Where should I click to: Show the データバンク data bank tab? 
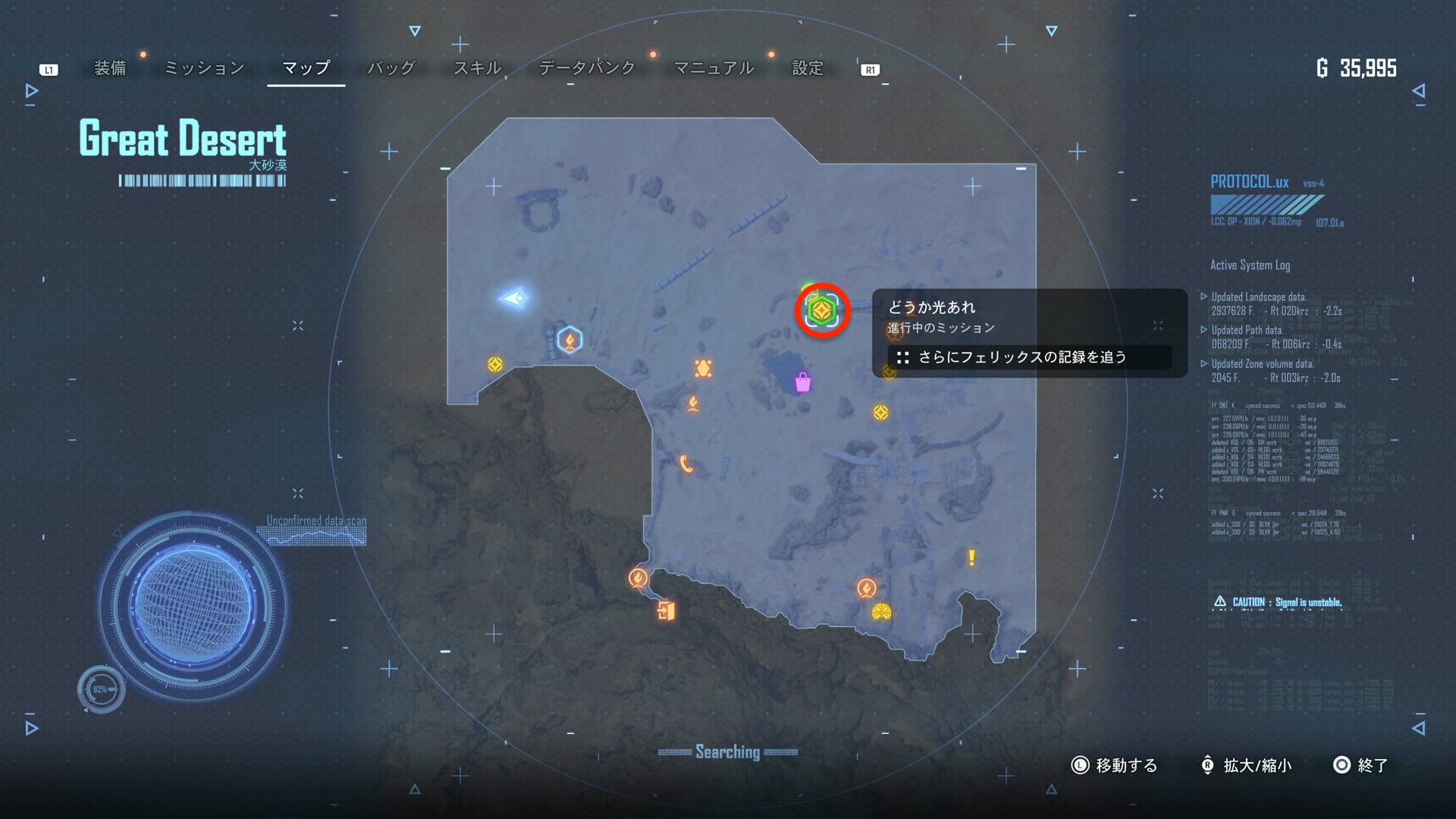pos(587,68)
